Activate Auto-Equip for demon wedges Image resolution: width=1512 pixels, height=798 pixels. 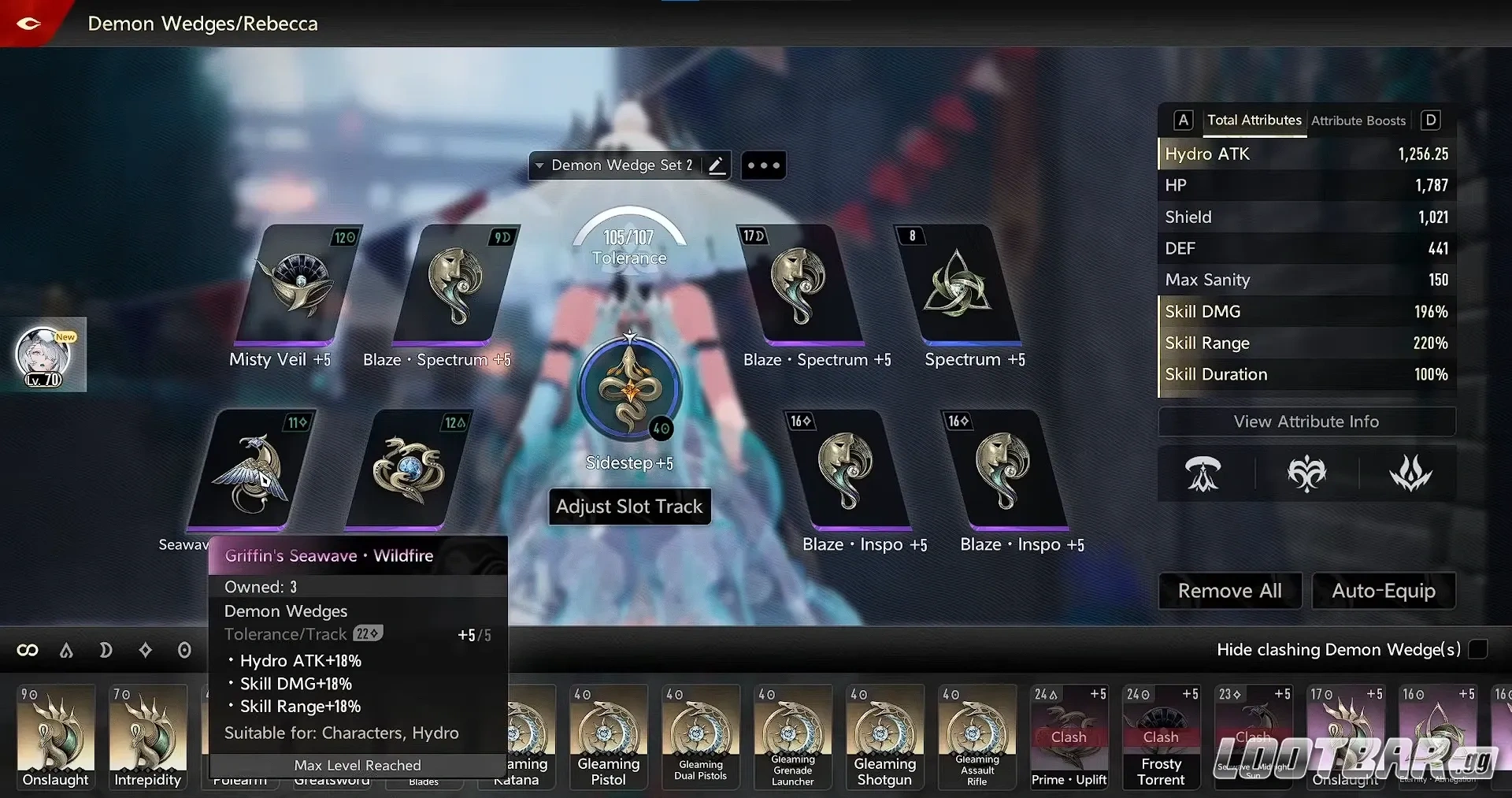click(x=1383, y=591)
